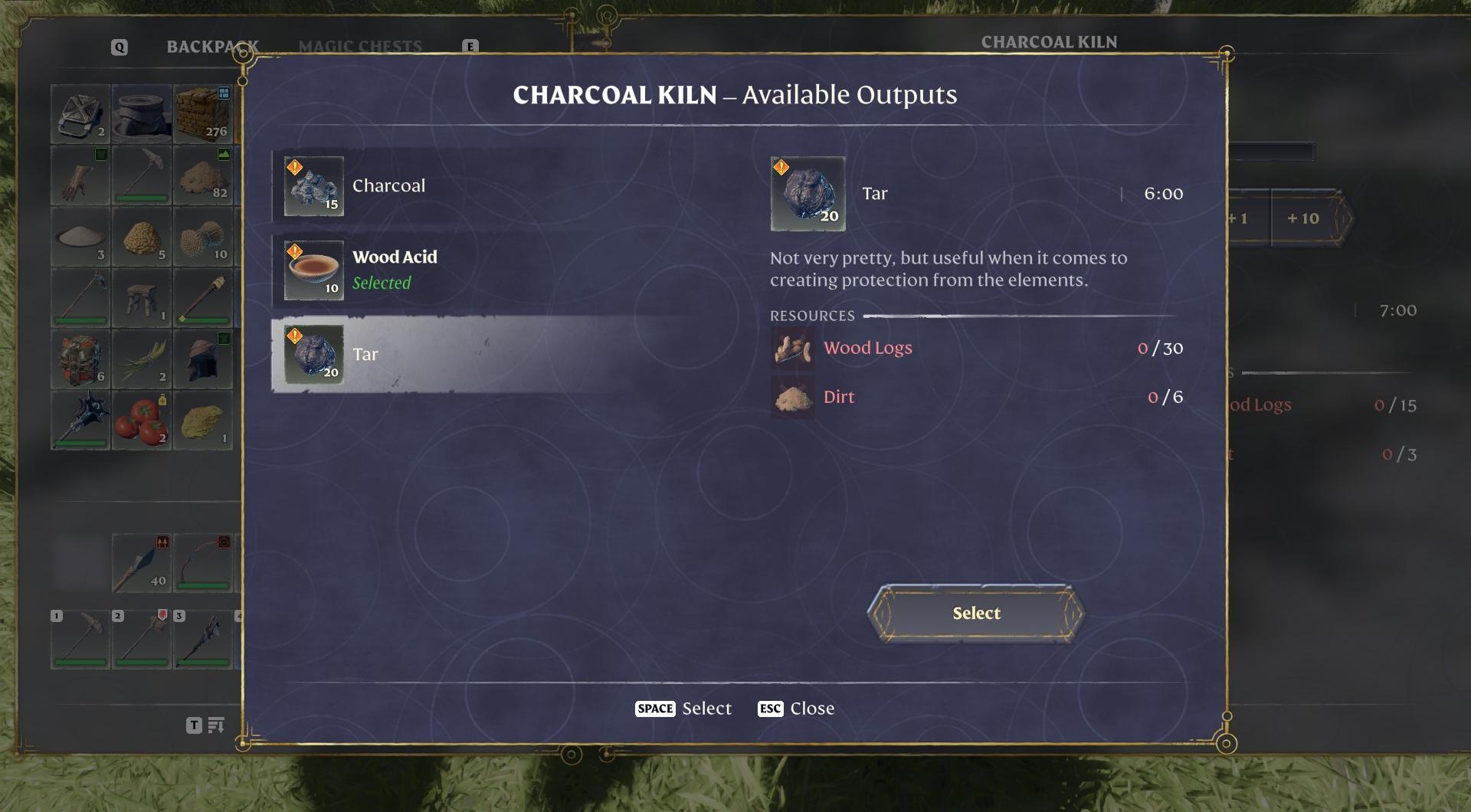Select the pickaxe in hotbar slot 1
Screen dimensions: 1471x812
point(80,639)
